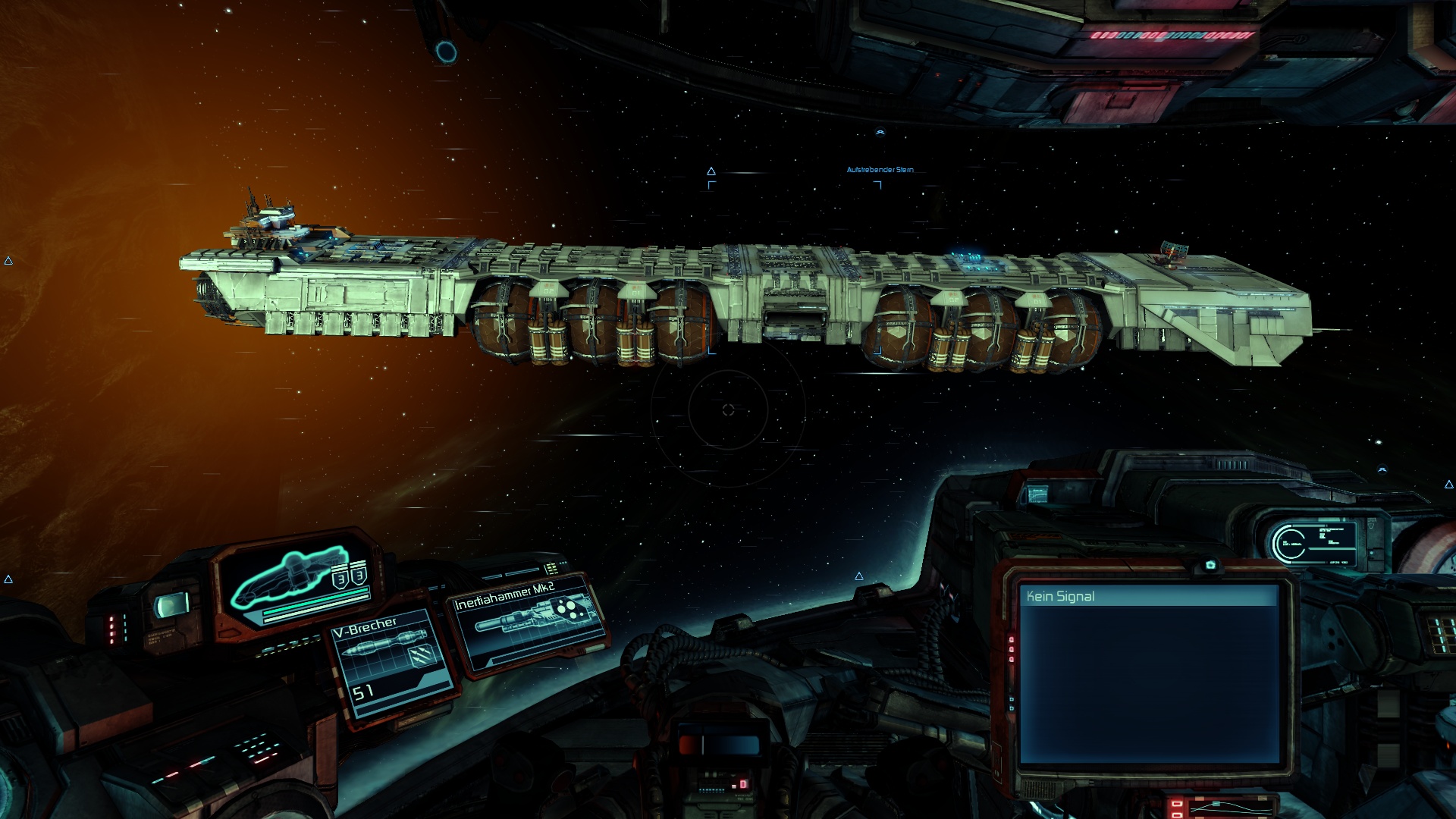
Task: Select the Aufstrebender Stern target label
Action: pyautogui.click(x=880, y=170)
